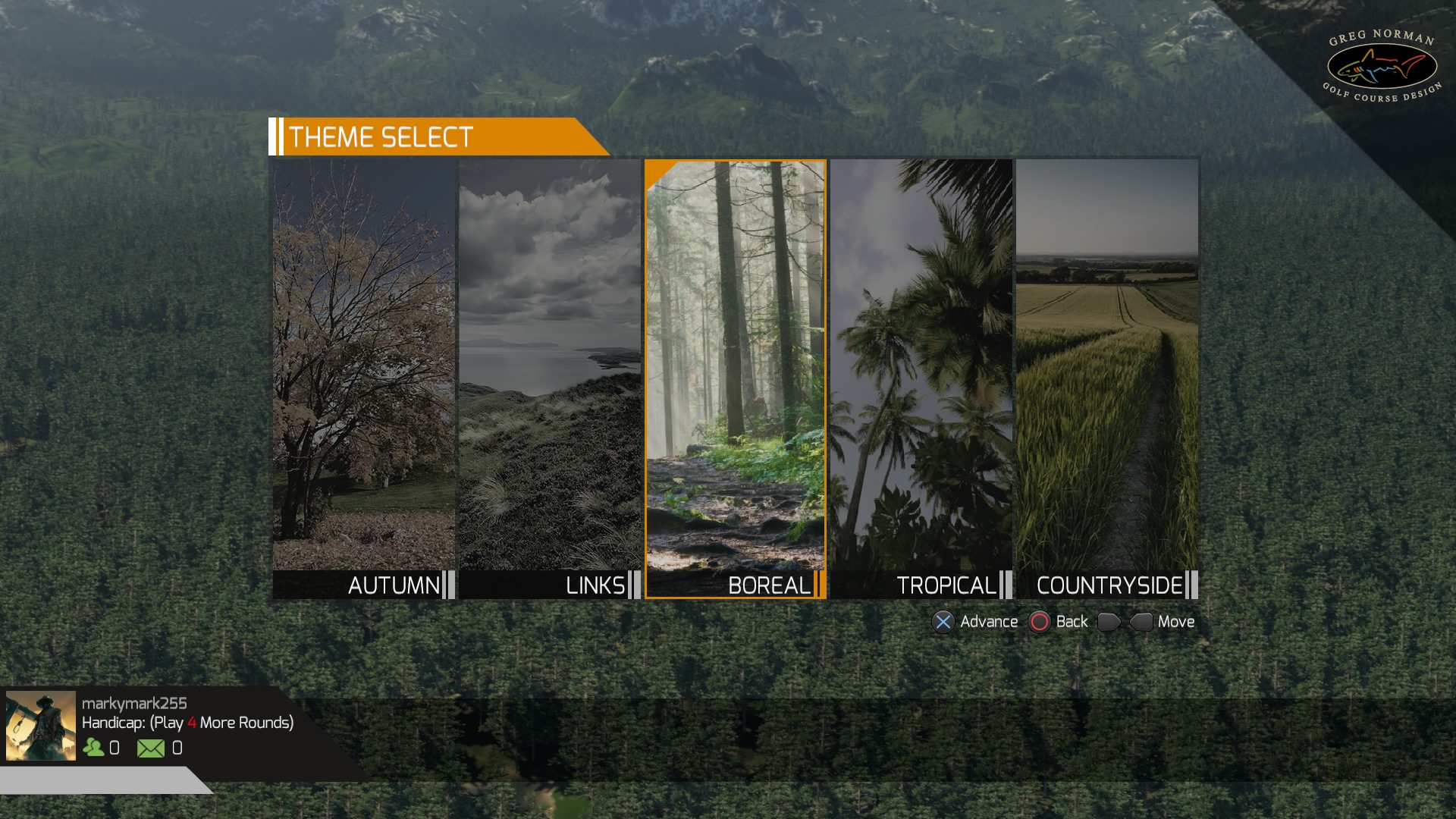Click the Advance label to confirm theme
This screenshot has height=819, width=1456.
point(988,621)
